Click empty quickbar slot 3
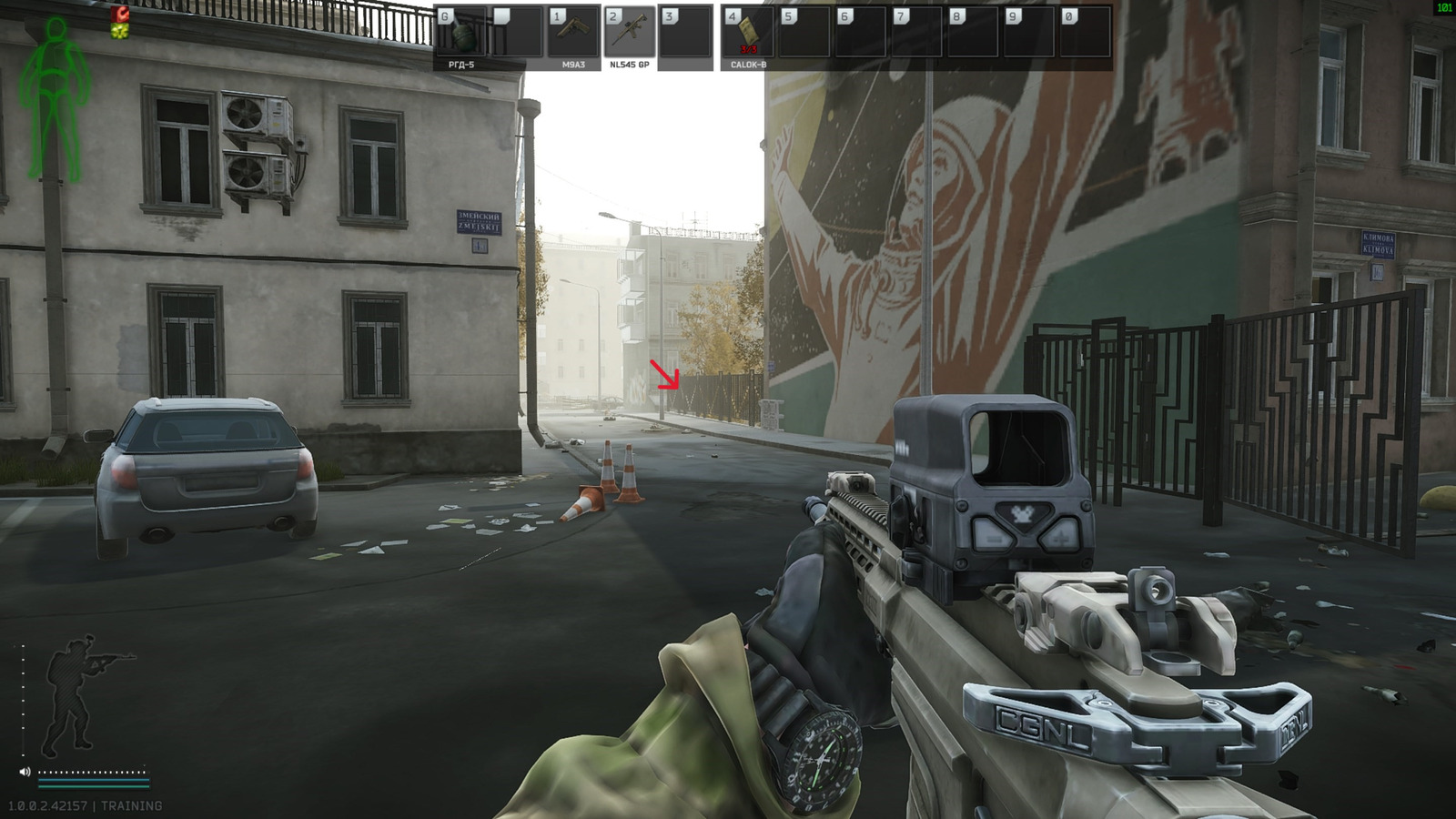Screen dimensions: 1456x819 tap(682, 32)
